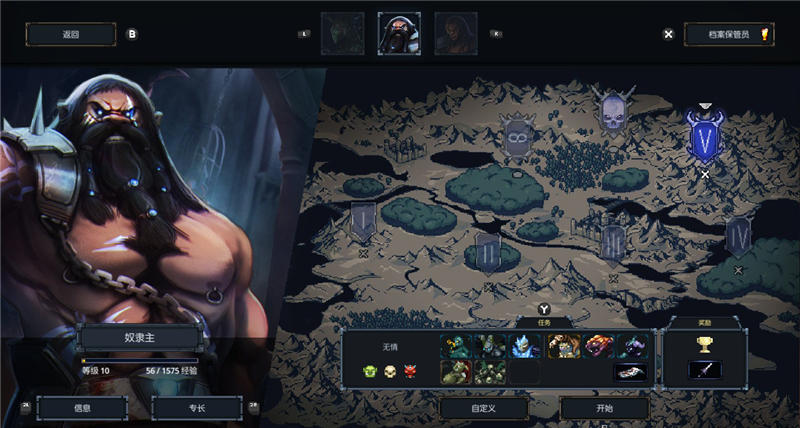Choose the dark character portrait on the right

[455, 33]
